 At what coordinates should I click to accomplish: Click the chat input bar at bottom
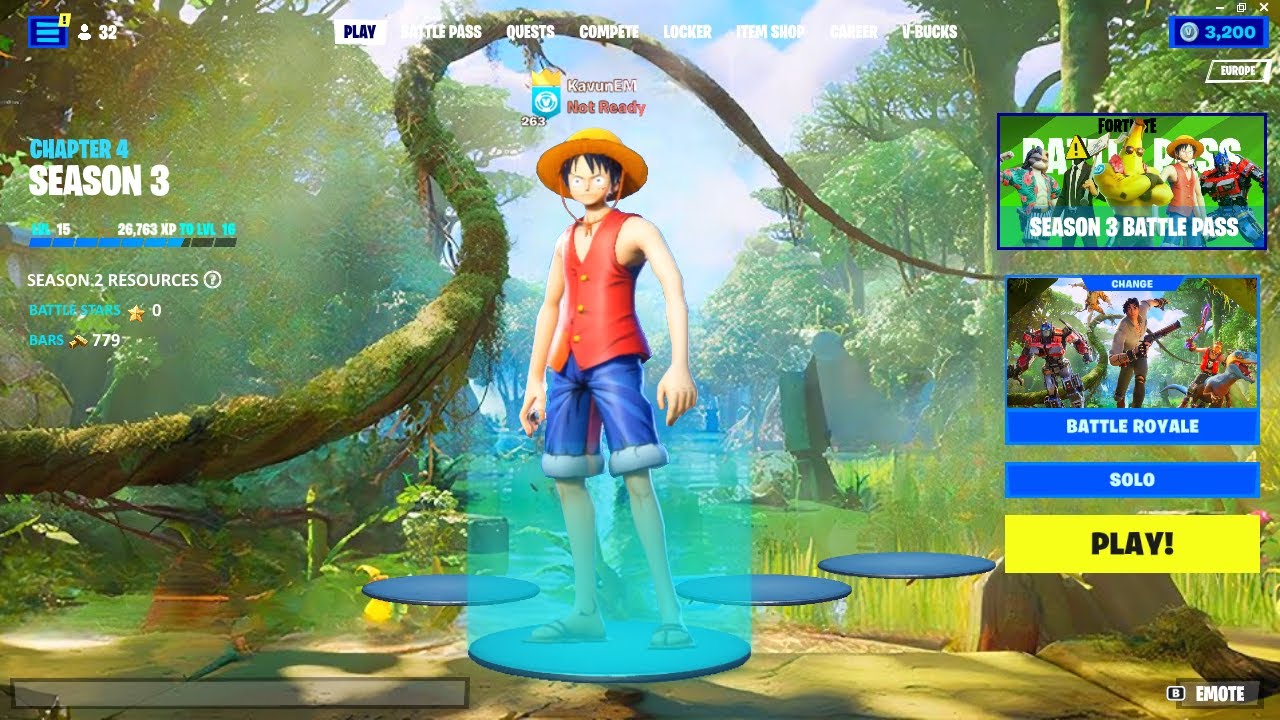pos(240,693)
